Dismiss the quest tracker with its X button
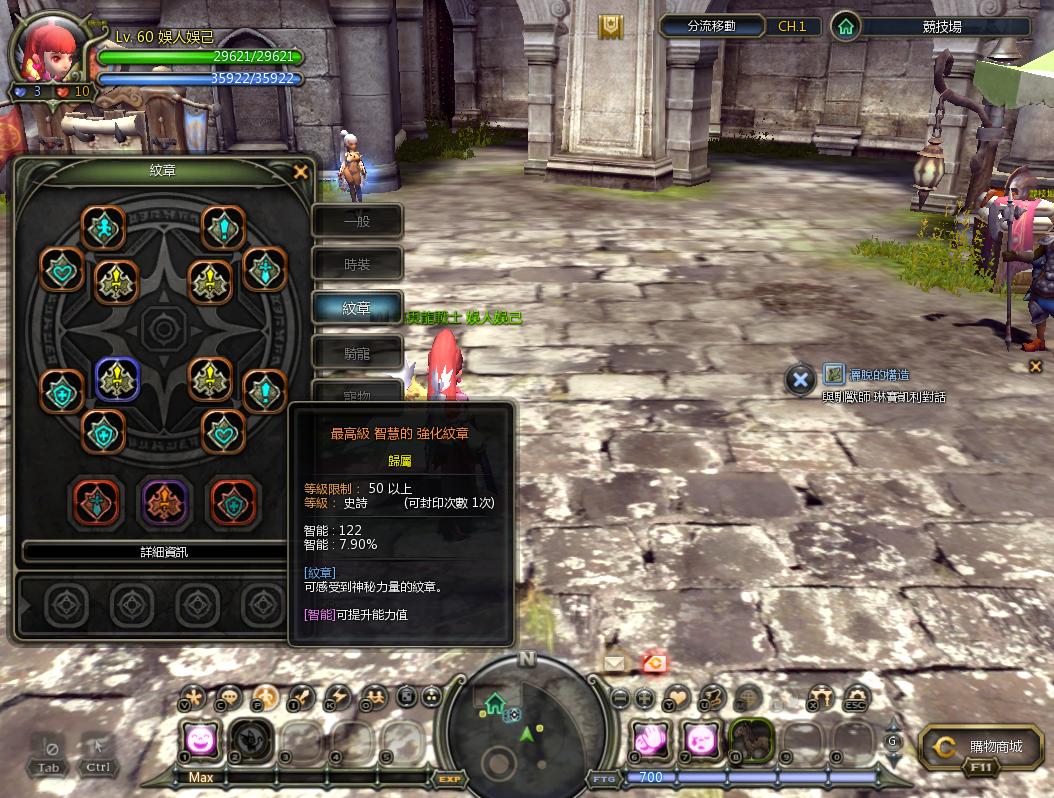The image size is (1054, 798). click(x=799, y=379)
